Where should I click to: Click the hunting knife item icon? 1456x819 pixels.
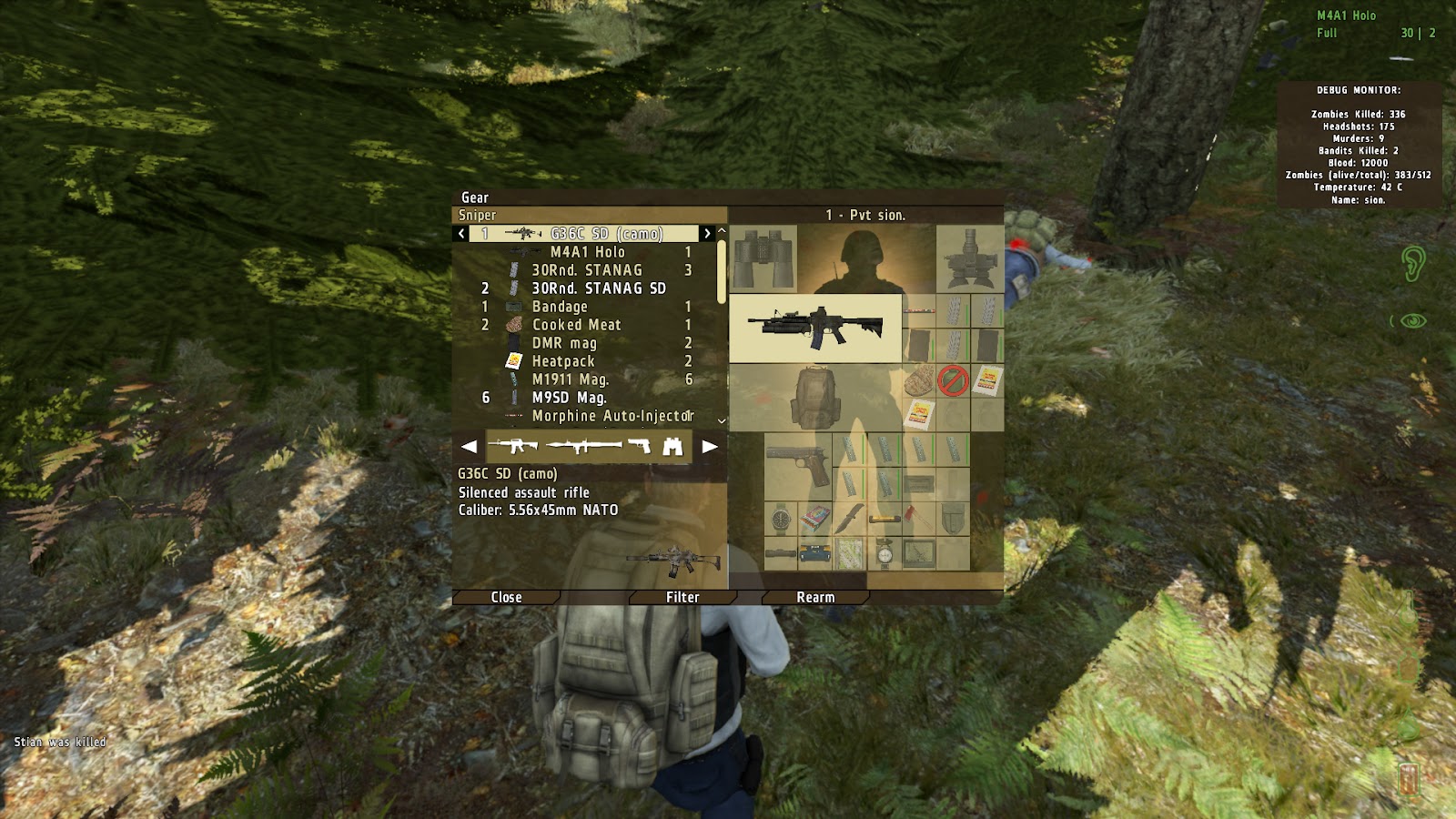[x=848, y=519]
